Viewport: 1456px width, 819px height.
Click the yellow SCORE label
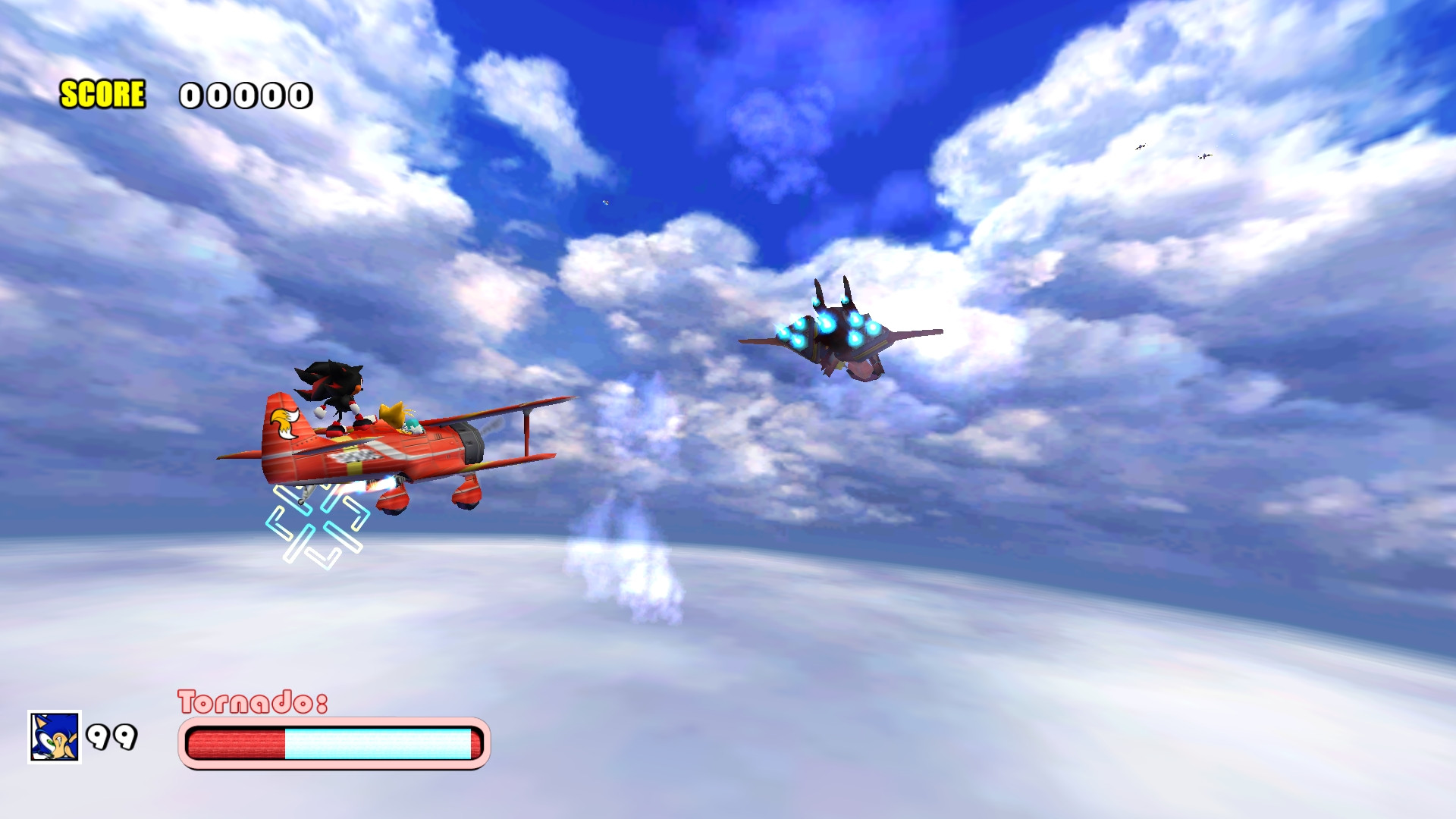coord(102,94)
